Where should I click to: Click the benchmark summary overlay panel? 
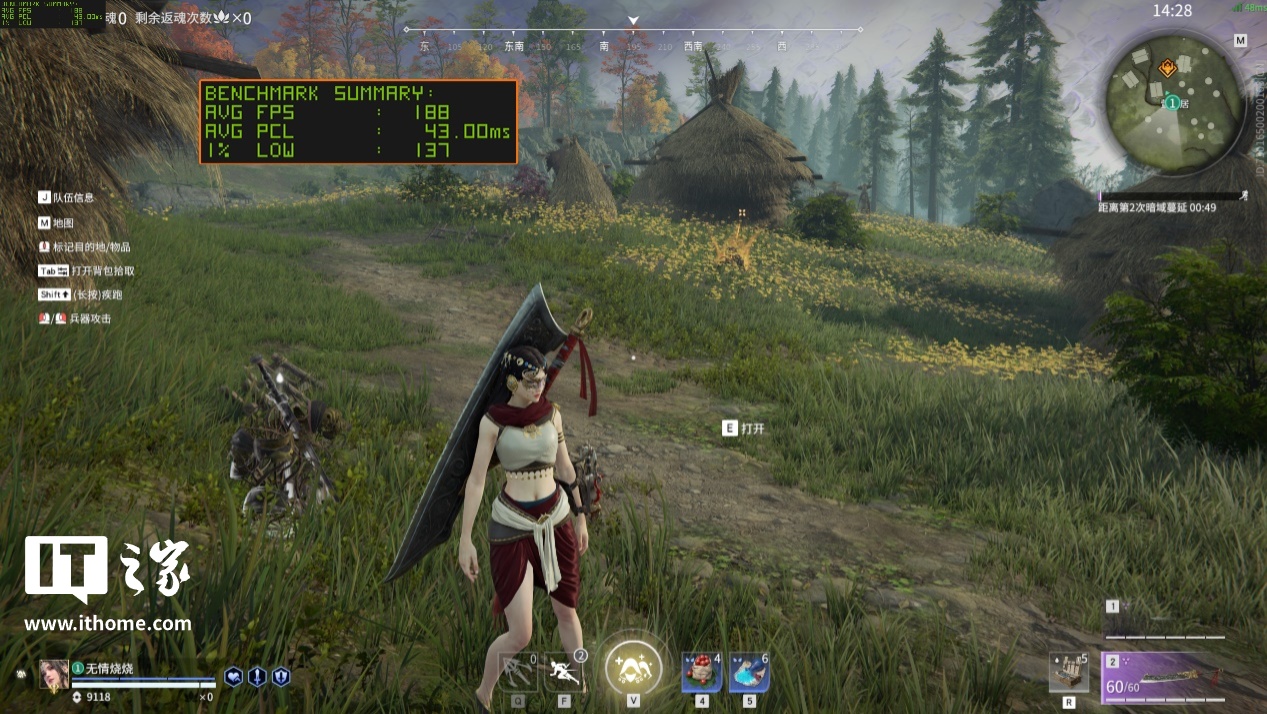click(x=359, y=122)
